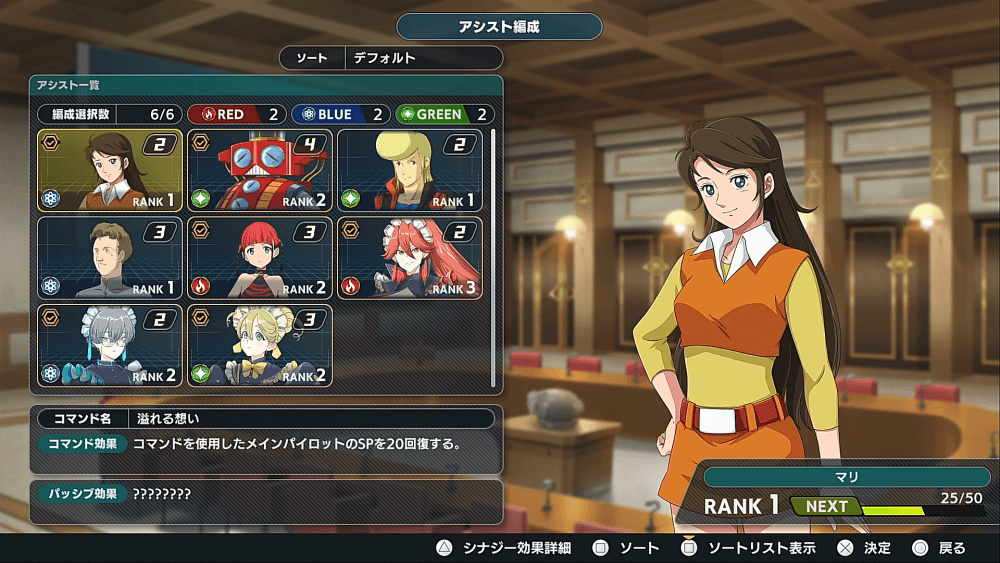Select the blonde long-haired man's card

[410, 170]
